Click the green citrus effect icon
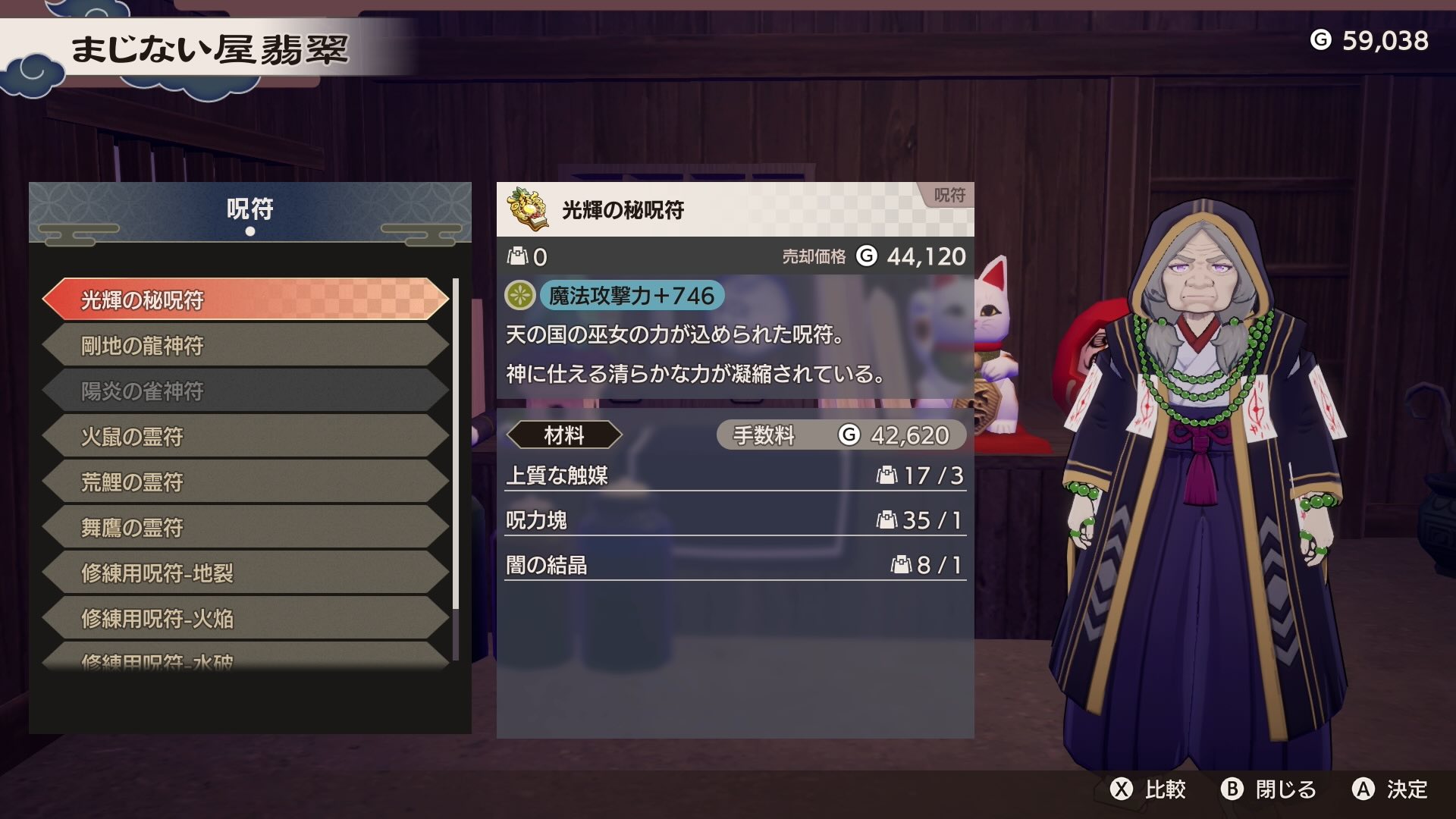 tap(519, 296)
